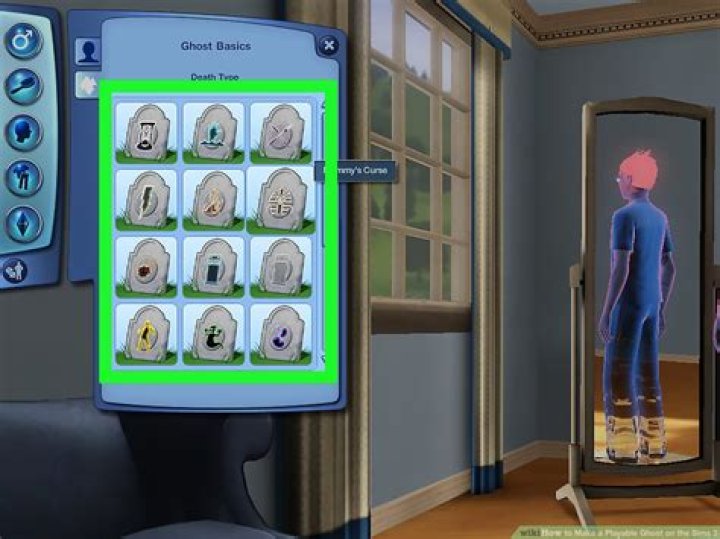Close the Ghost Basics panel
Viewport: 720px width, 539px height.
(327, 45)
